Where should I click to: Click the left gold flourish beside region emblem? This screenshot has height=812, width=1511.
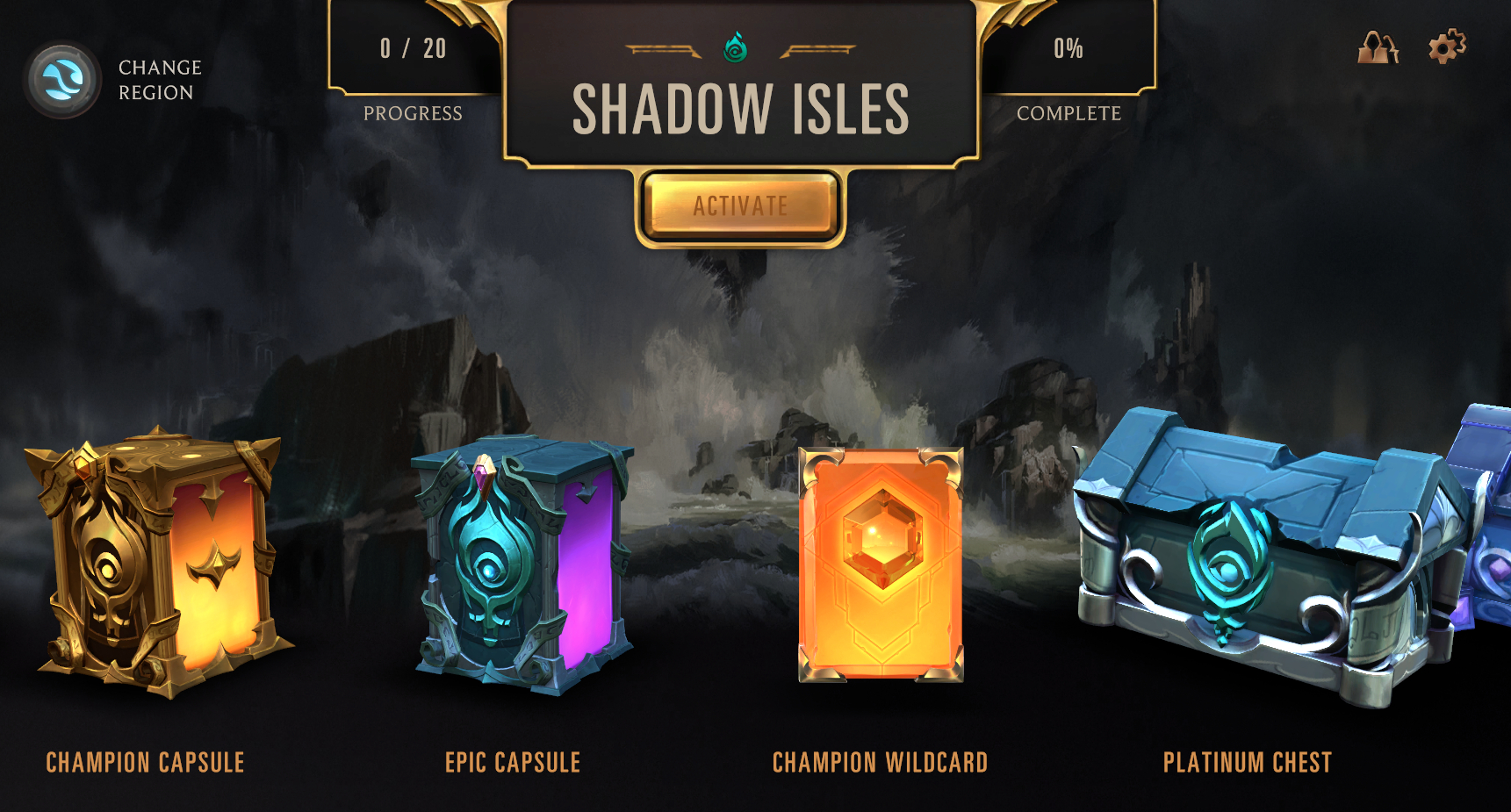[x=664, y=50]
